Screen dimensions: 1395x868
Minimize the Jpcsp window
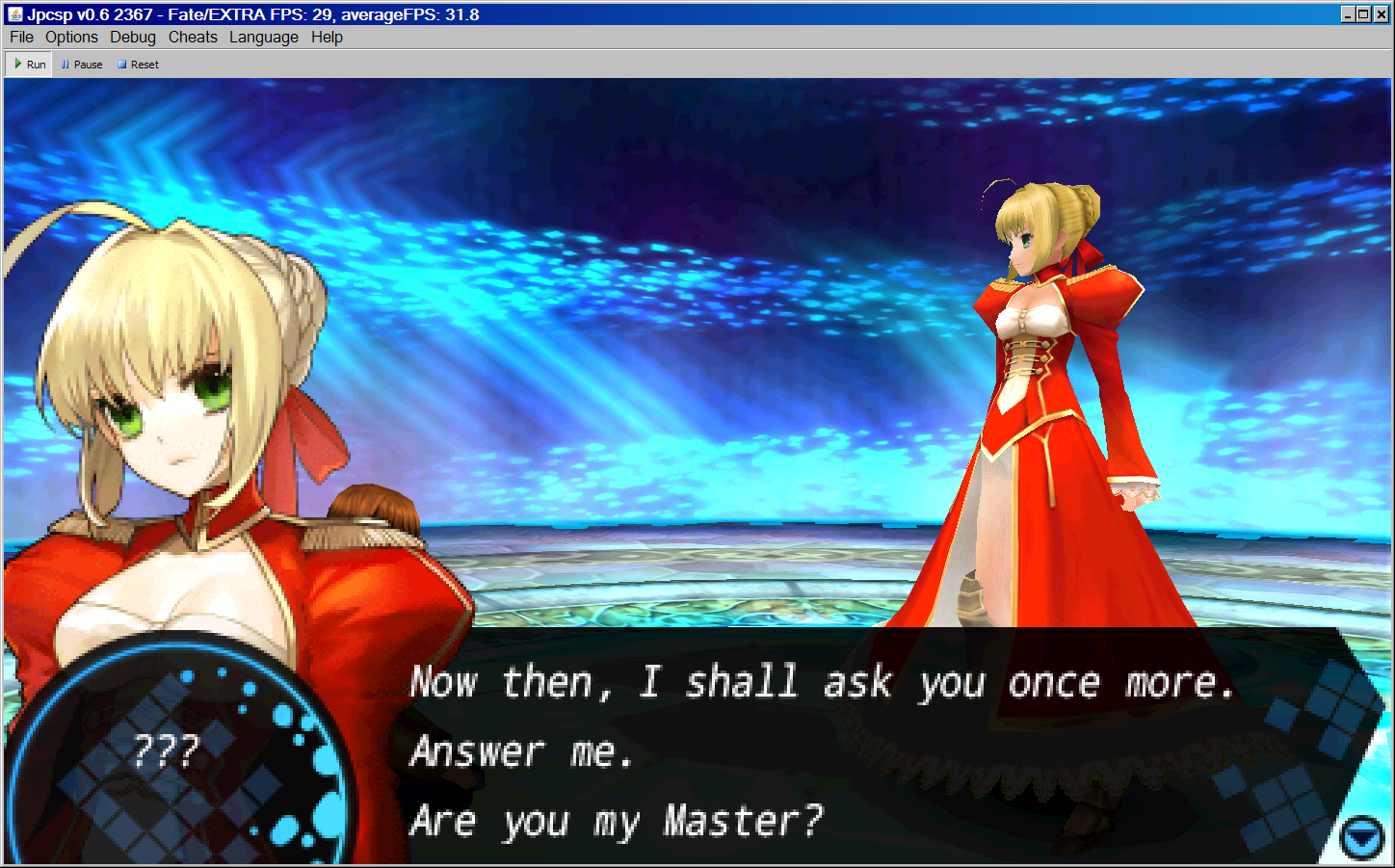pyautogui.click(x=1348, y=13)
